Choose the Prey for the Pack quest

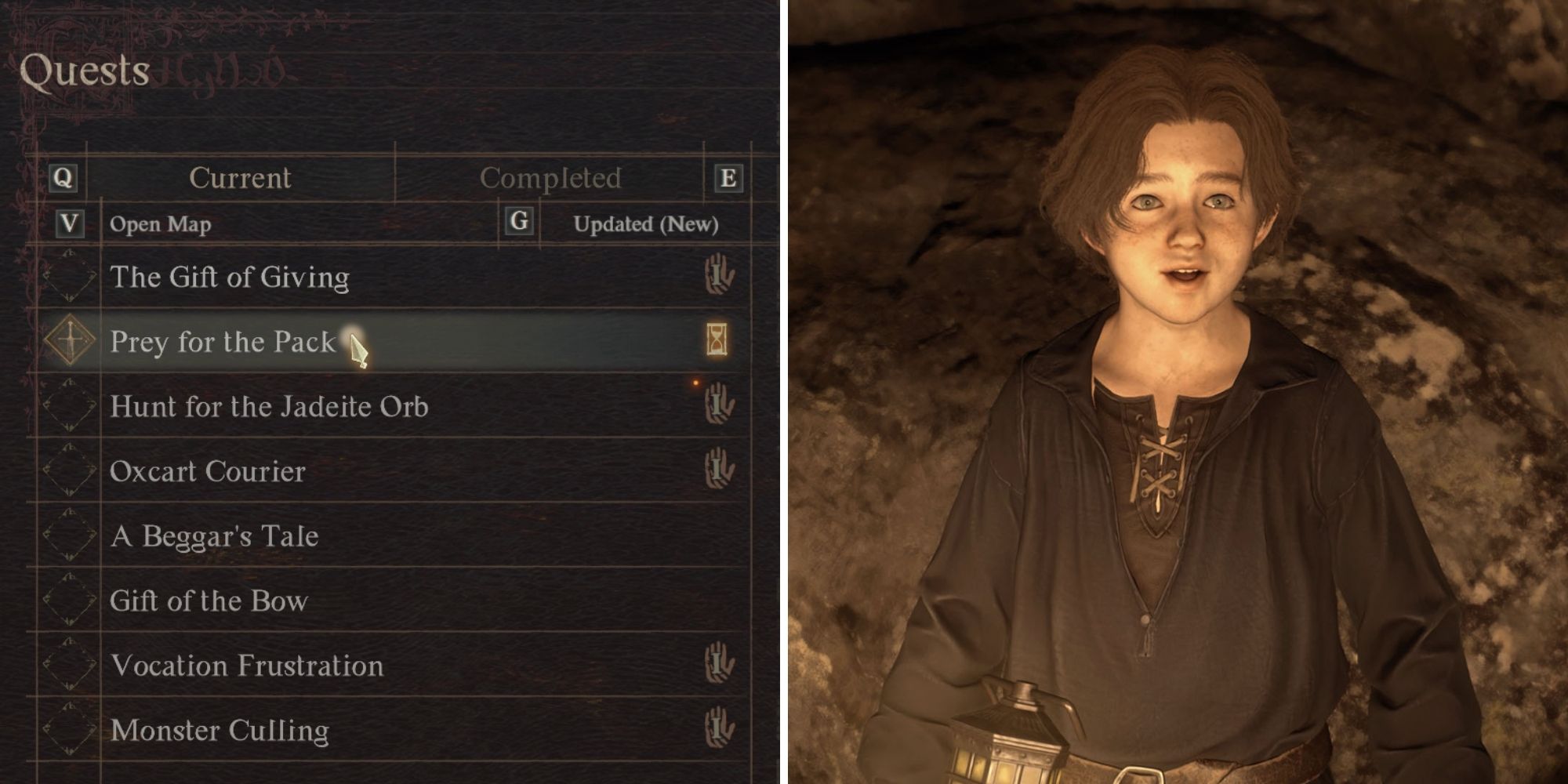coord(223,342)
